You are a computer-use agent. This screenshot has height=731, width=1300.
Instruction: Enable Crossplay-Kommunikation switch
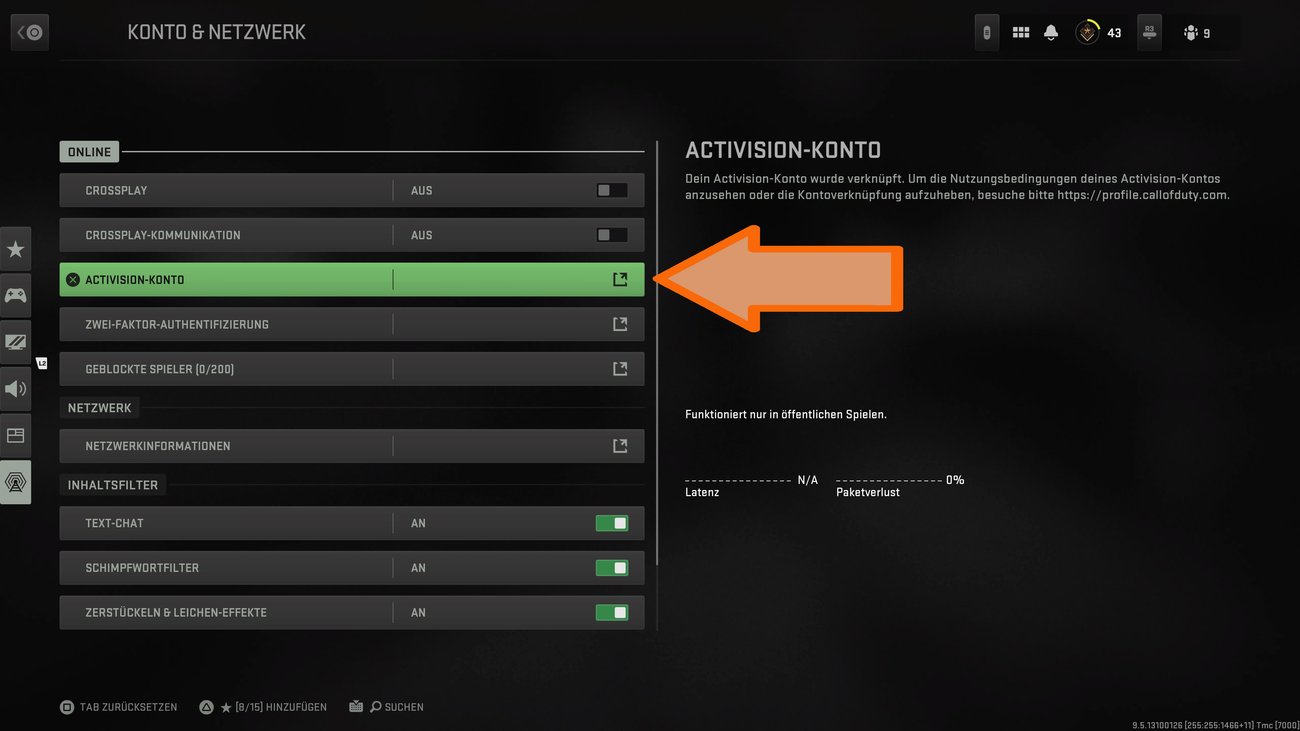(x=612, y=234)
